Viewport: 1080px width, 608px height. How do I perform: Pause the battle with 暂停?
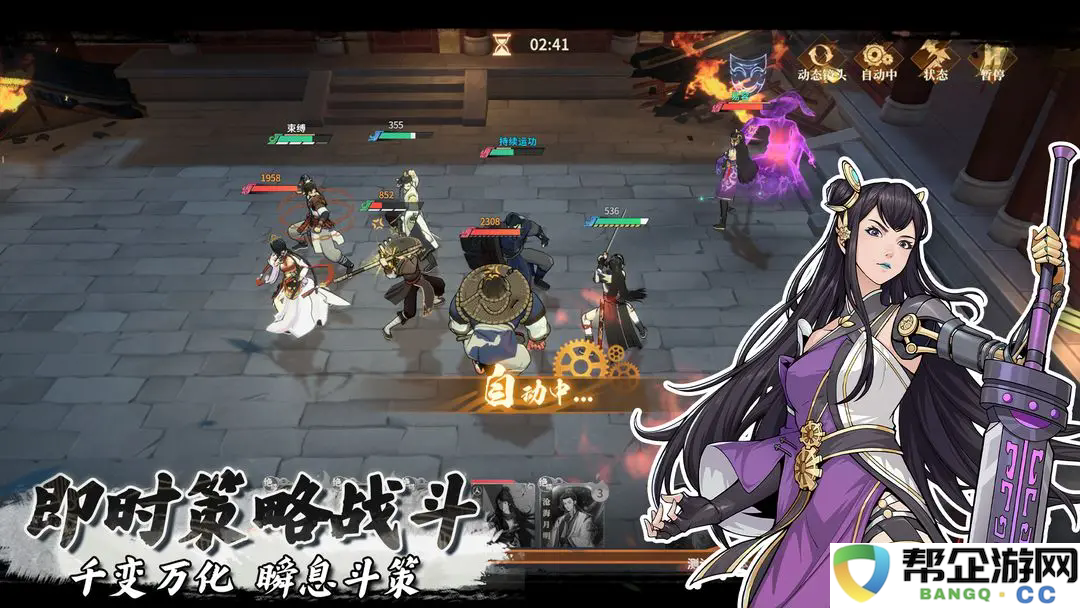[992, 58]
